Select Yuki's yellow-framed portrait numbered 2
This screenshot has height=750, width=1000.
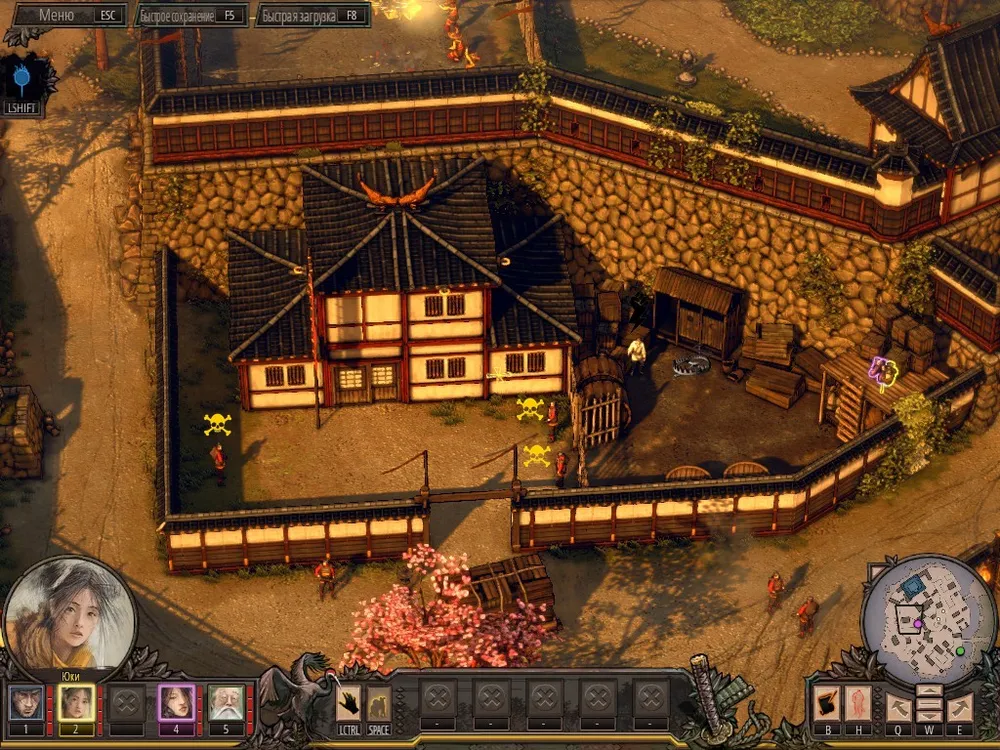76,703
